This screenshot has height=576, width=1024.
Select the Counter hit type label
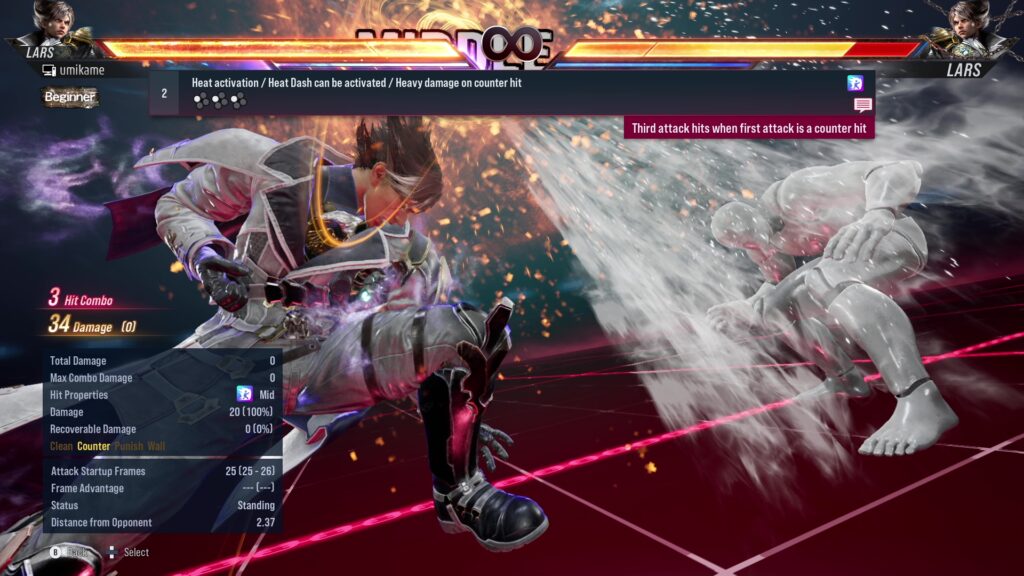[x=94, y=446]
